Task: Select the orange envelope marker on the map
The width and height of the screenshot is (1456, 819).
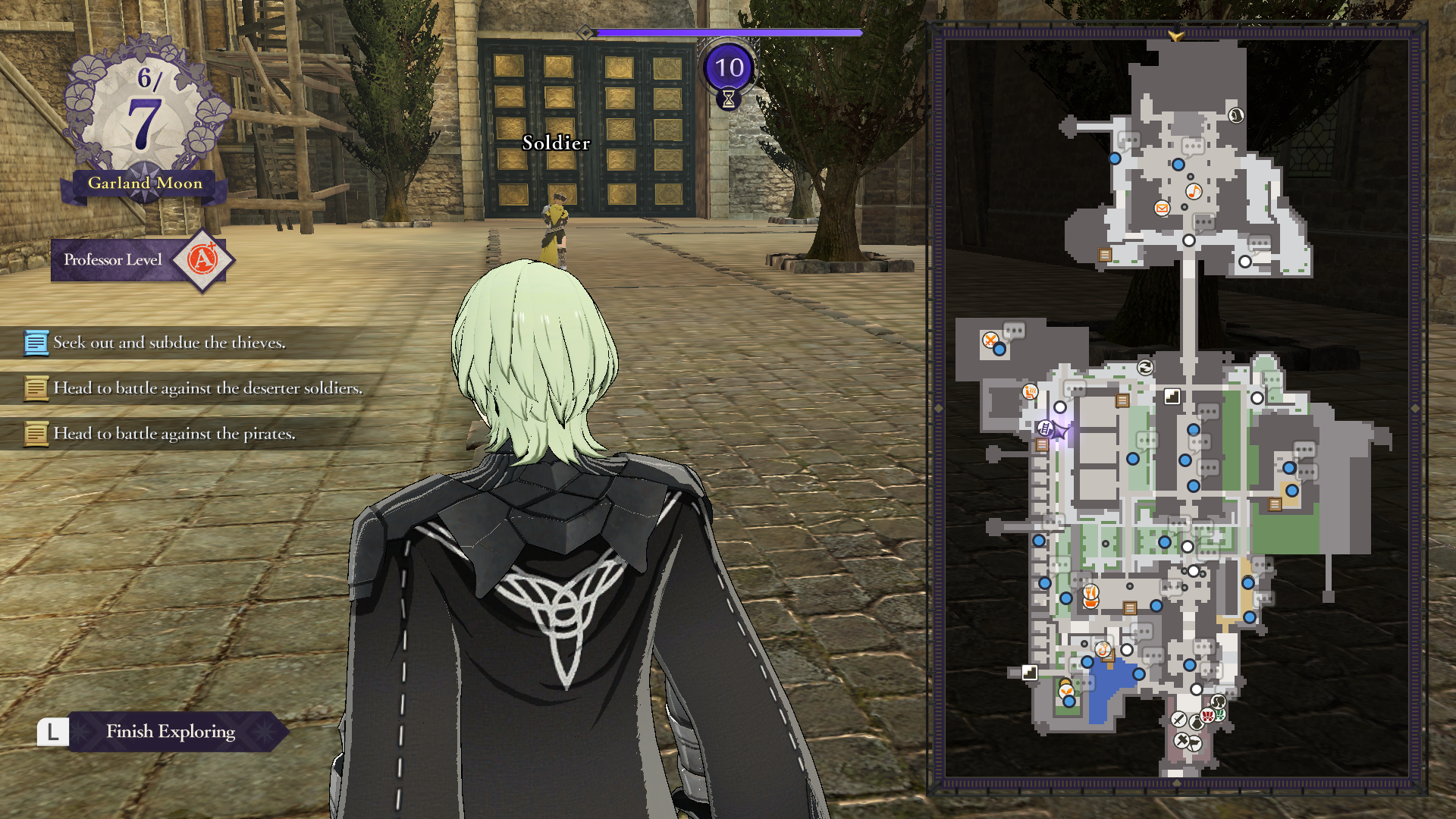Action: tap(1162, 208)
